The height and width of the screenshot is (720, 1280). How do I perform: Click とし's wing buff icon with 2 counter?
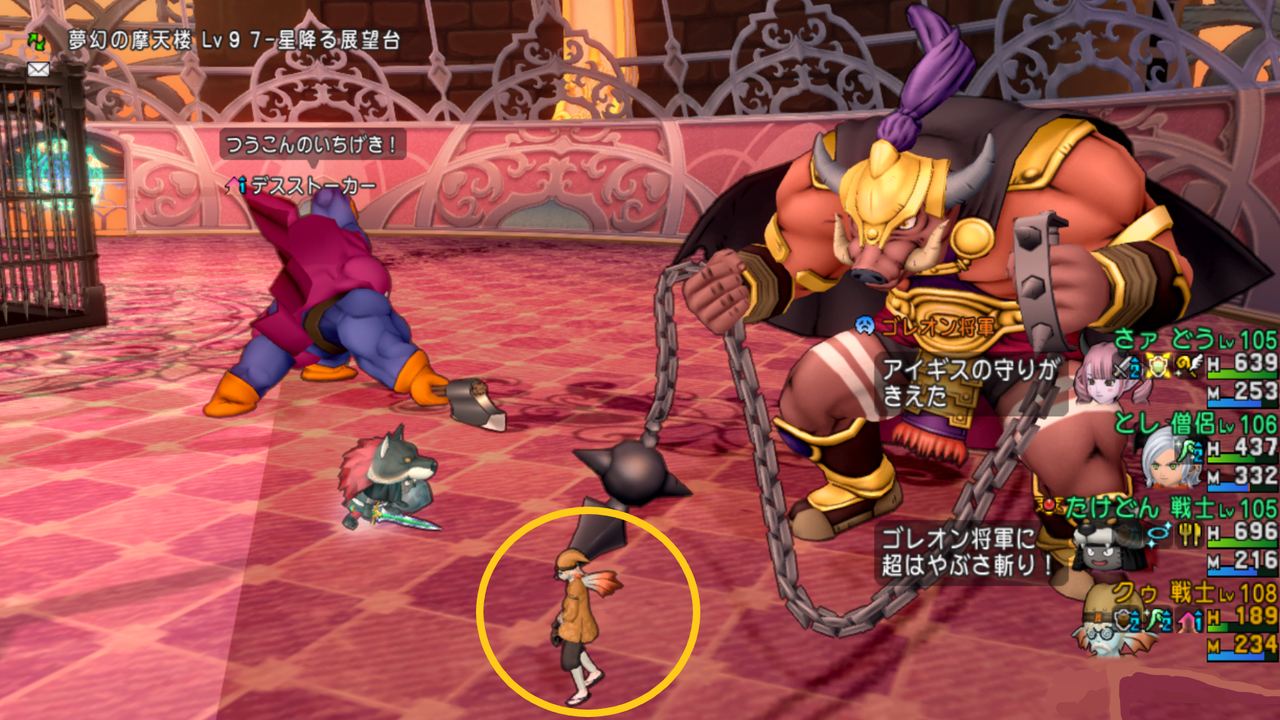click(1188, 450)
